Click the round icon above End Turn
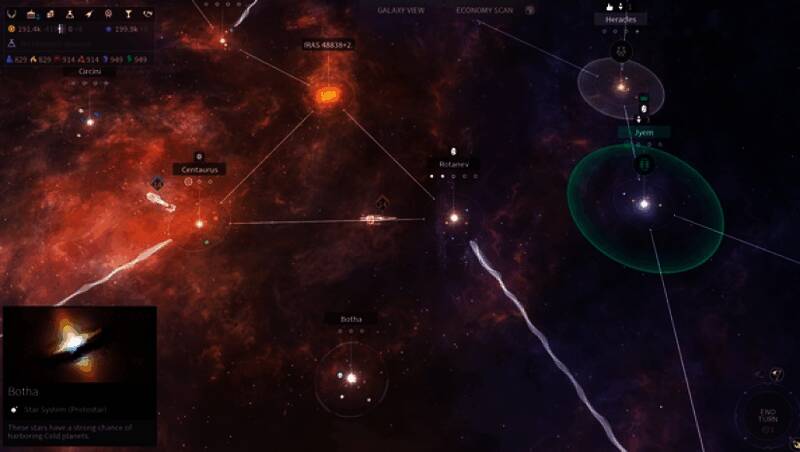This screenshot has height=452, width=800. click(x=777, y=374)
